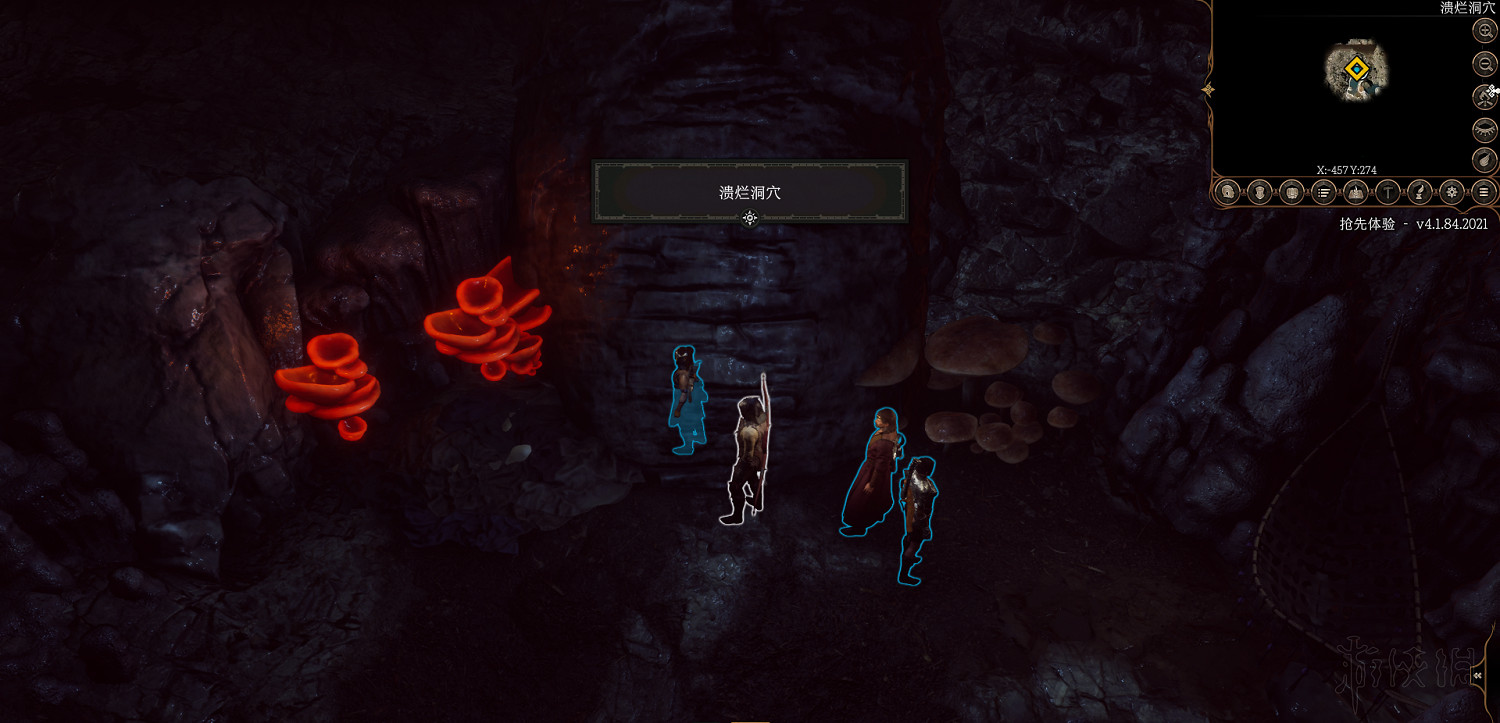Click the 溃烂洞穴 location banner
Image resolution: width=1500 pixels, height=723 pixels.
point(750,192)
